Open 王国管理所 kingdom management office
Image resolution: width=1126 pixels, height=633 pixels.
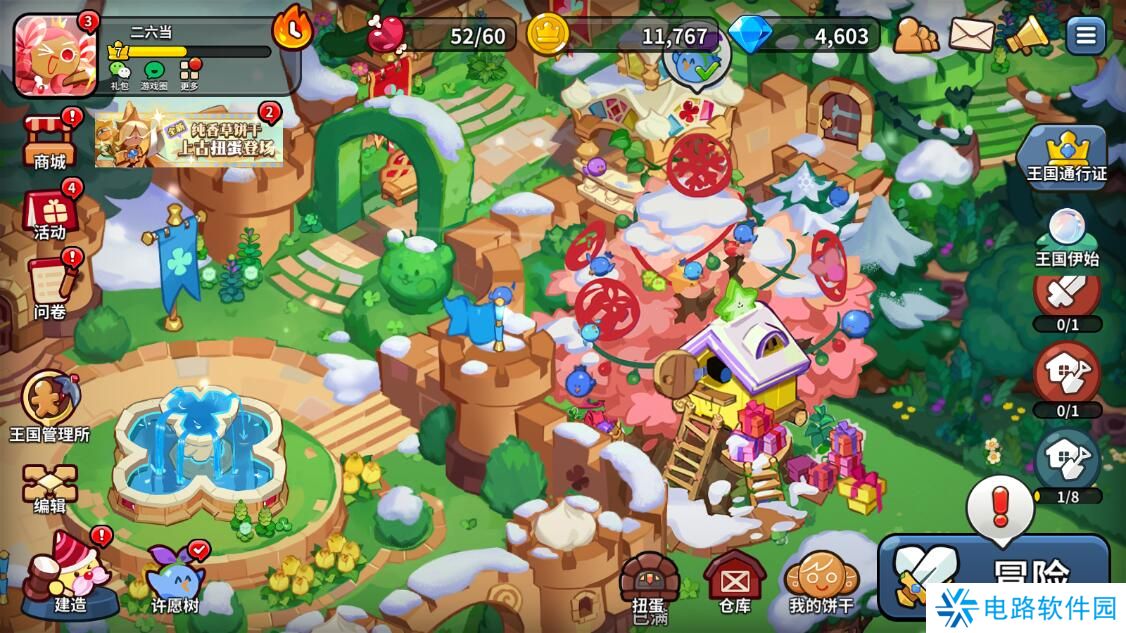click(x=48, y=406)
